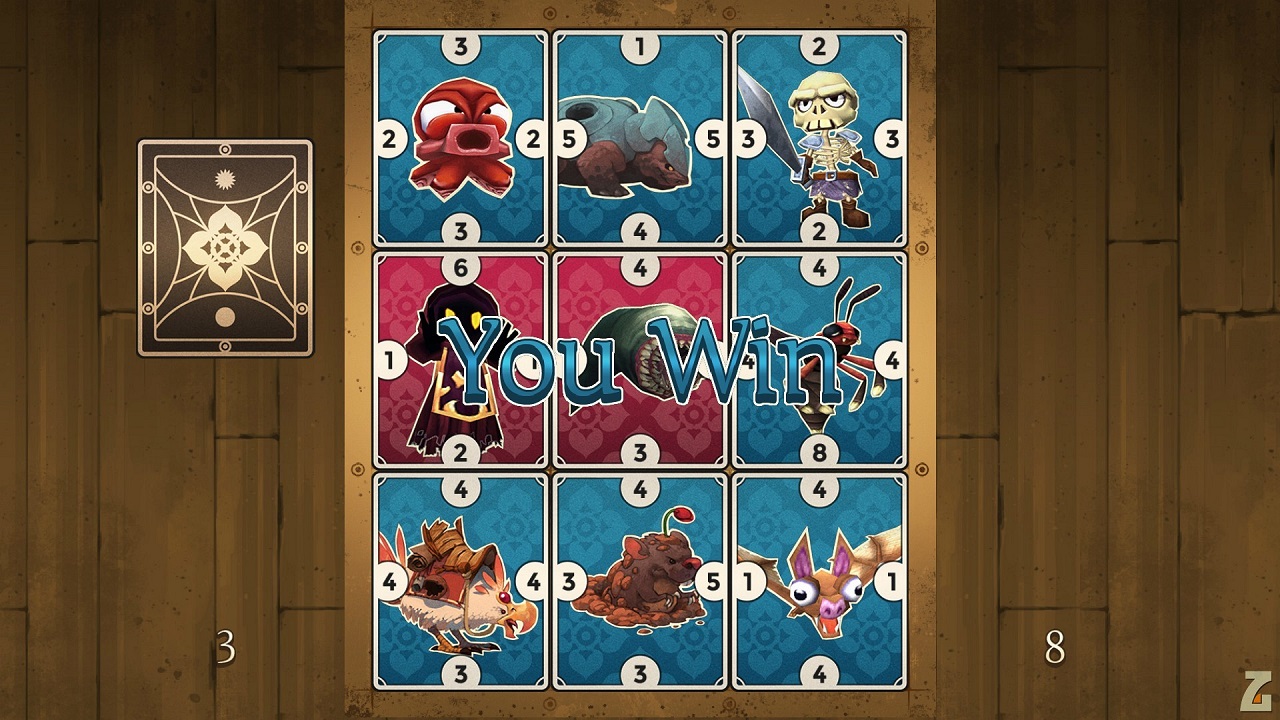Select the hooded dark mage card

click(x=461, y=360)
